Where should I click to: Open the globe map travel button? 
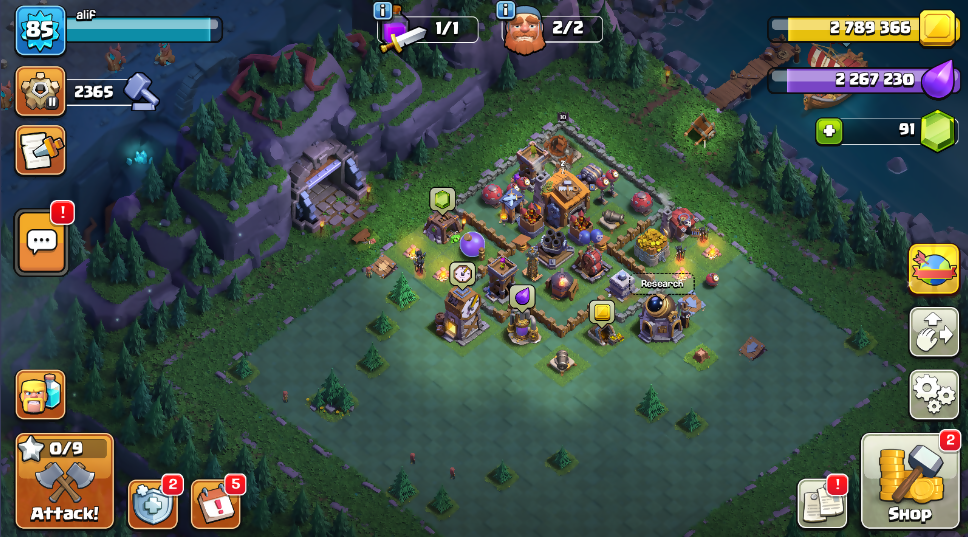934,270
